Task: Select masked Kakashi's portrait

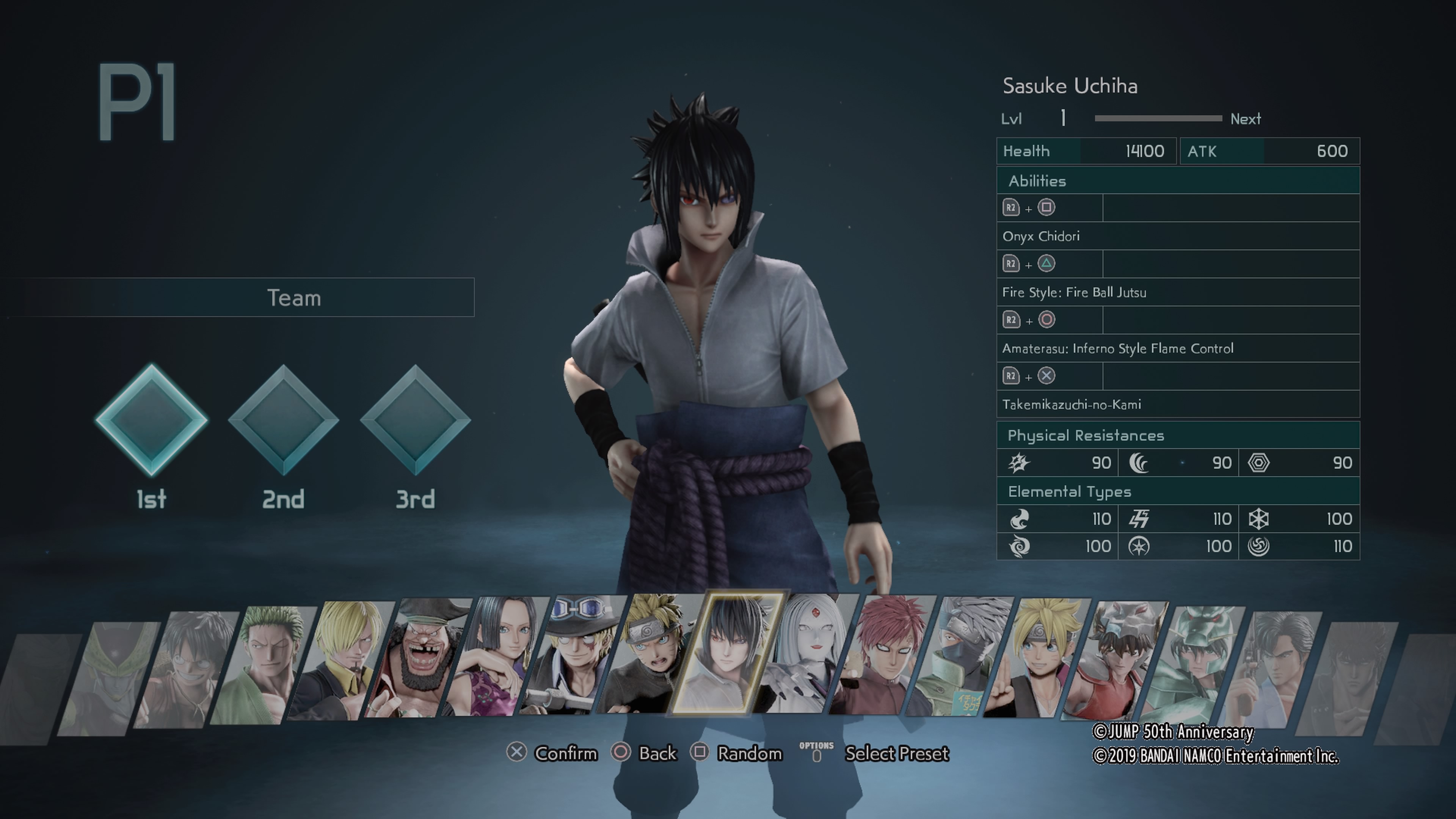Action: 960,656
